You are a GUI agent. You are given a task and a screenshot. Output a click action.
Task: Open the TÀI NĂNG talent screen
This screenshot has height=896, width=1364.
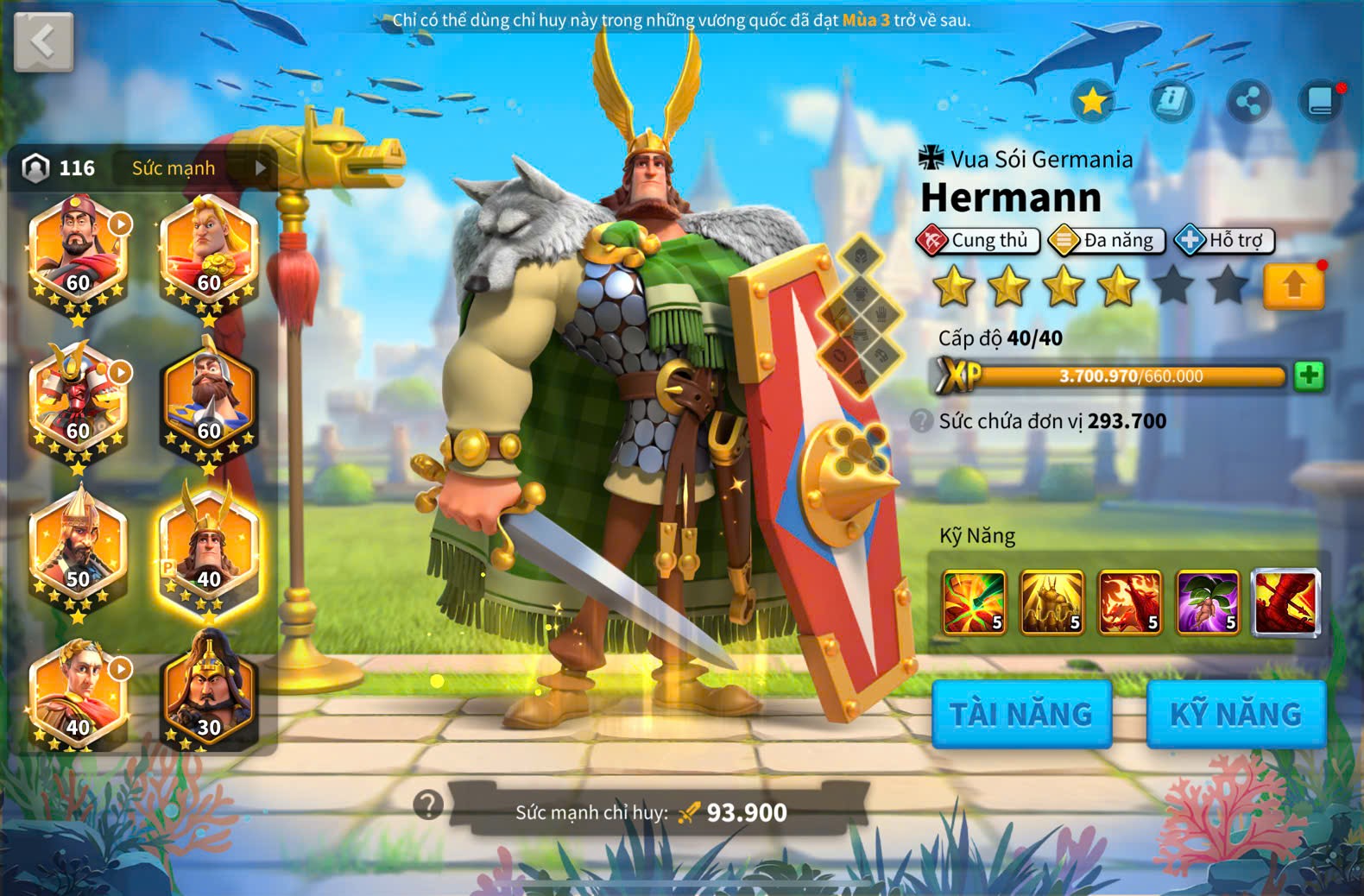tap(1021, 714)
